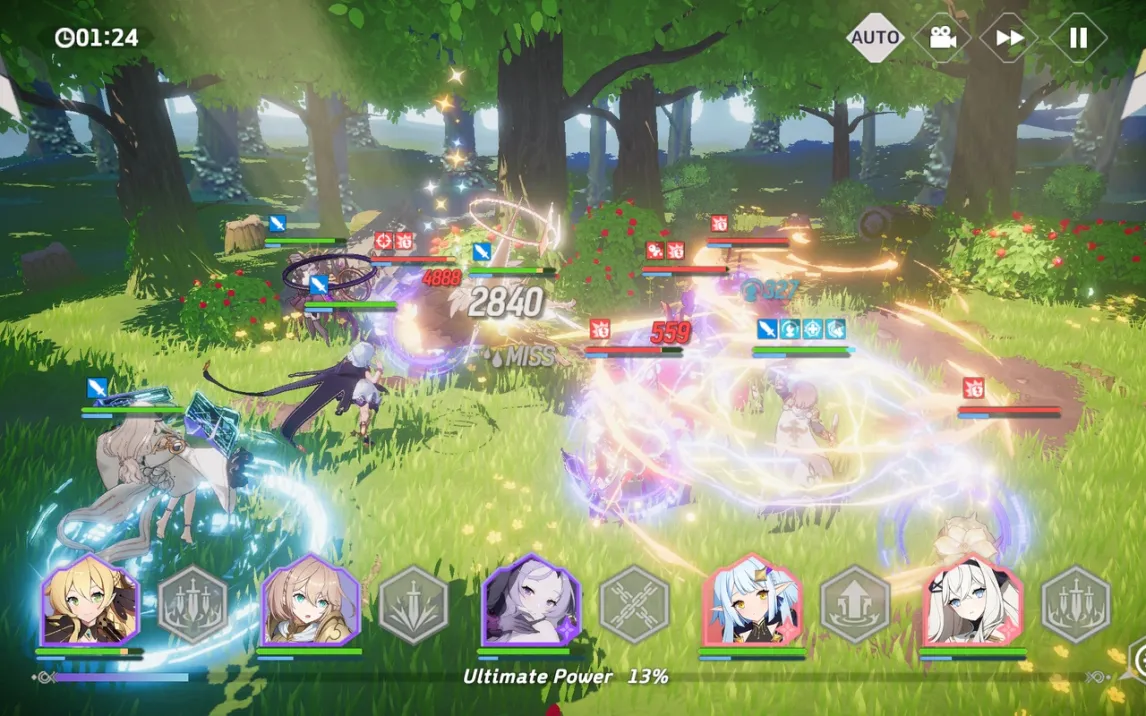Toggle the AUTO battle button
Screen dimensions: 1146x716
(875, 38)
